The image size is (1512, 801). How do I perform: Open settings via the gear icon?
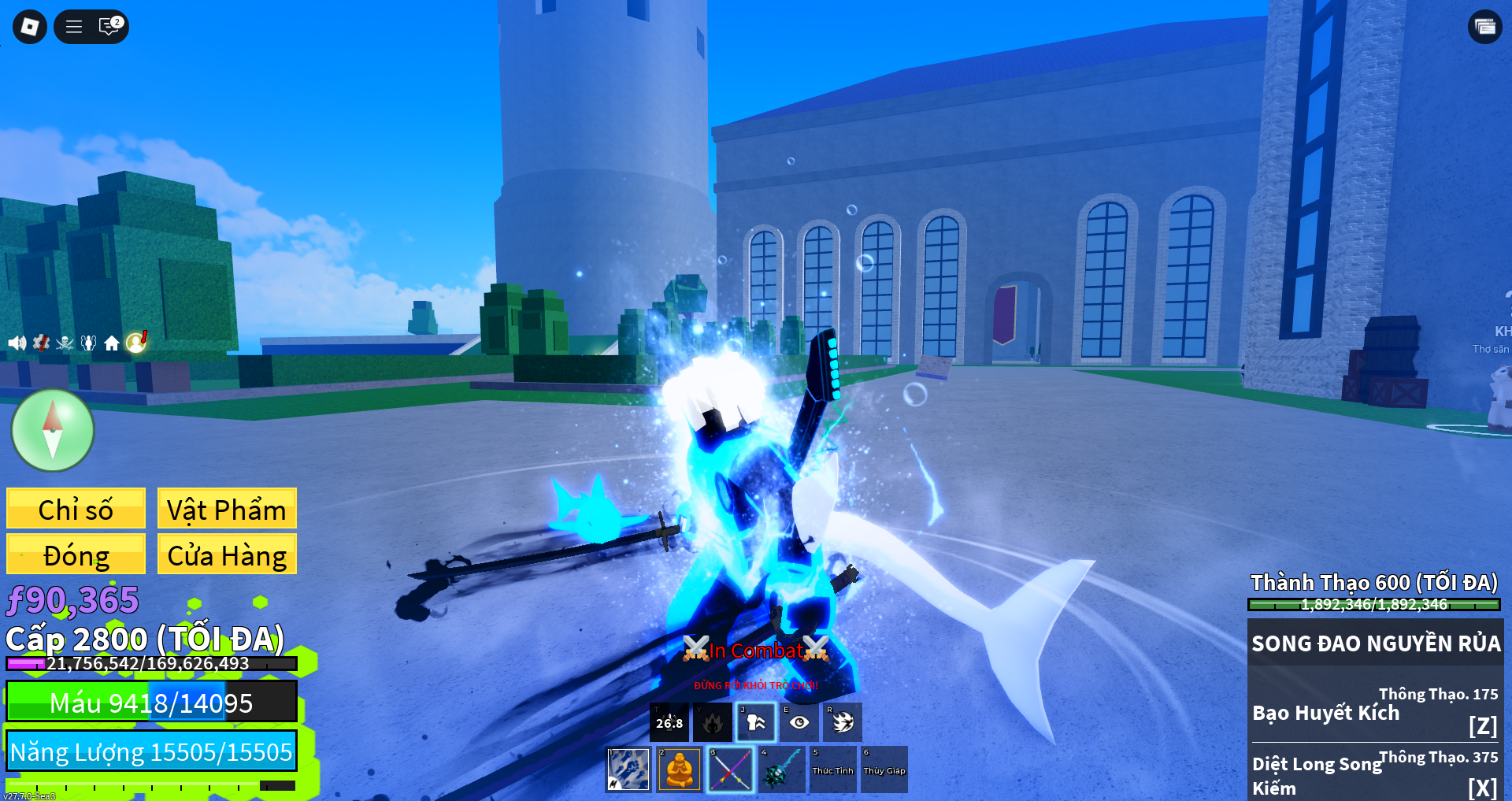coord(41,343)
